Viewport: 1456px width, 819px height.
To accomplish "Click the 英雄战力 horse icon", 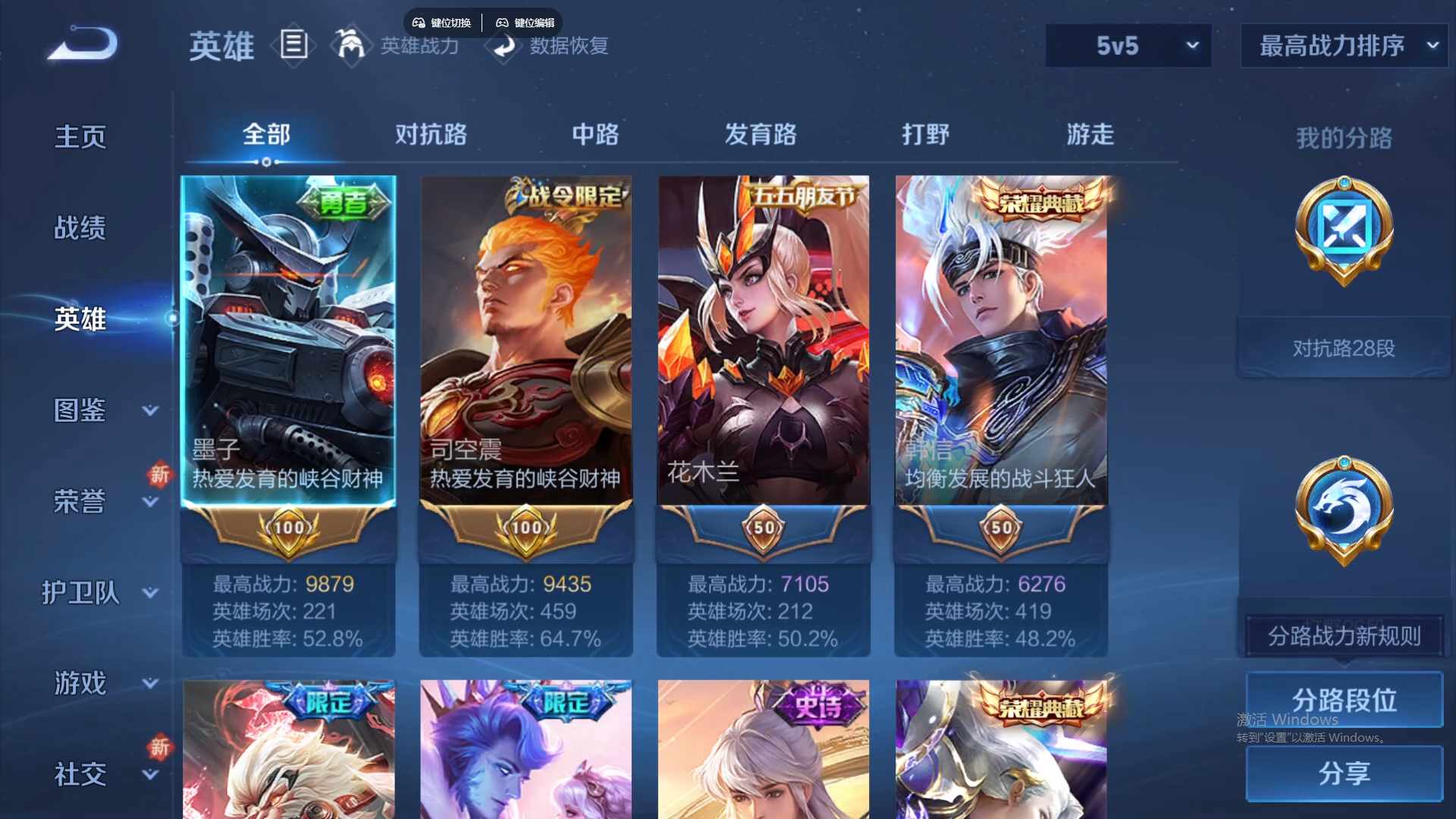I will coord(350,45).
